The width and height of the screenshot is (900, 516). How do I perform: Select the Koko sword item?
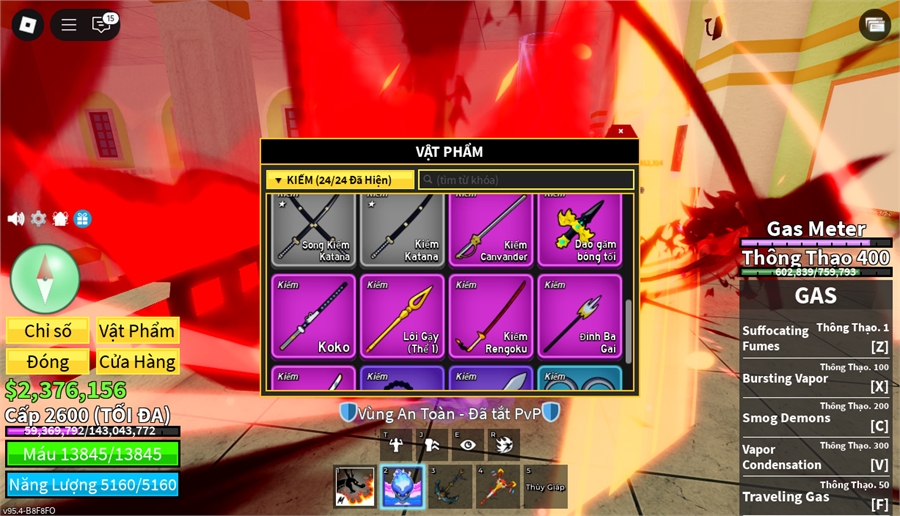point(316,315)
